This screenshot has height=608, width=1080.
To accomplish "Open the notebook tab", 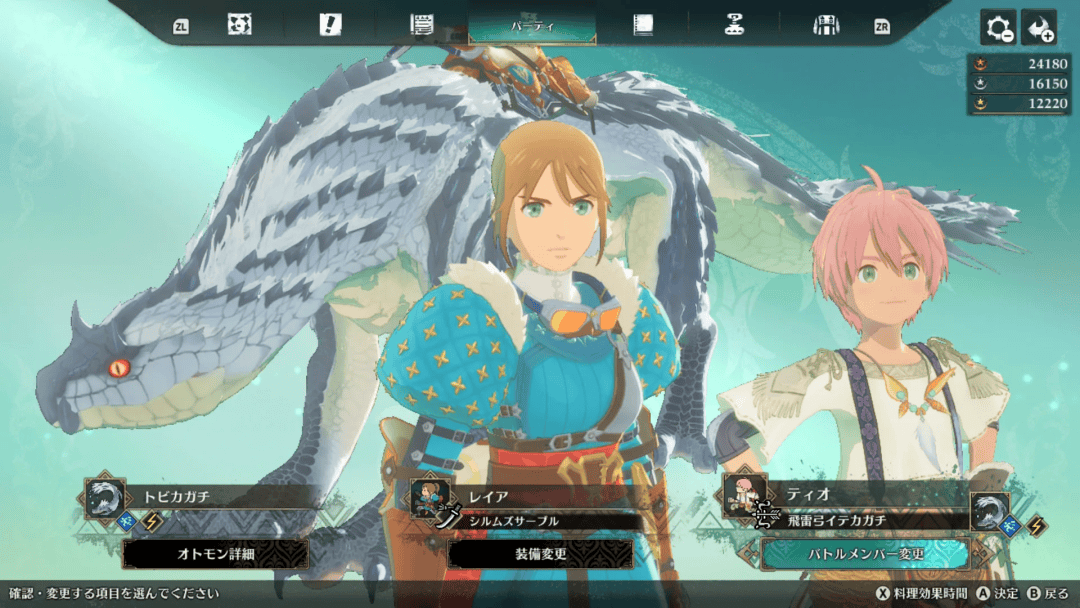I will pyautogui.click(x=642, y=25).
